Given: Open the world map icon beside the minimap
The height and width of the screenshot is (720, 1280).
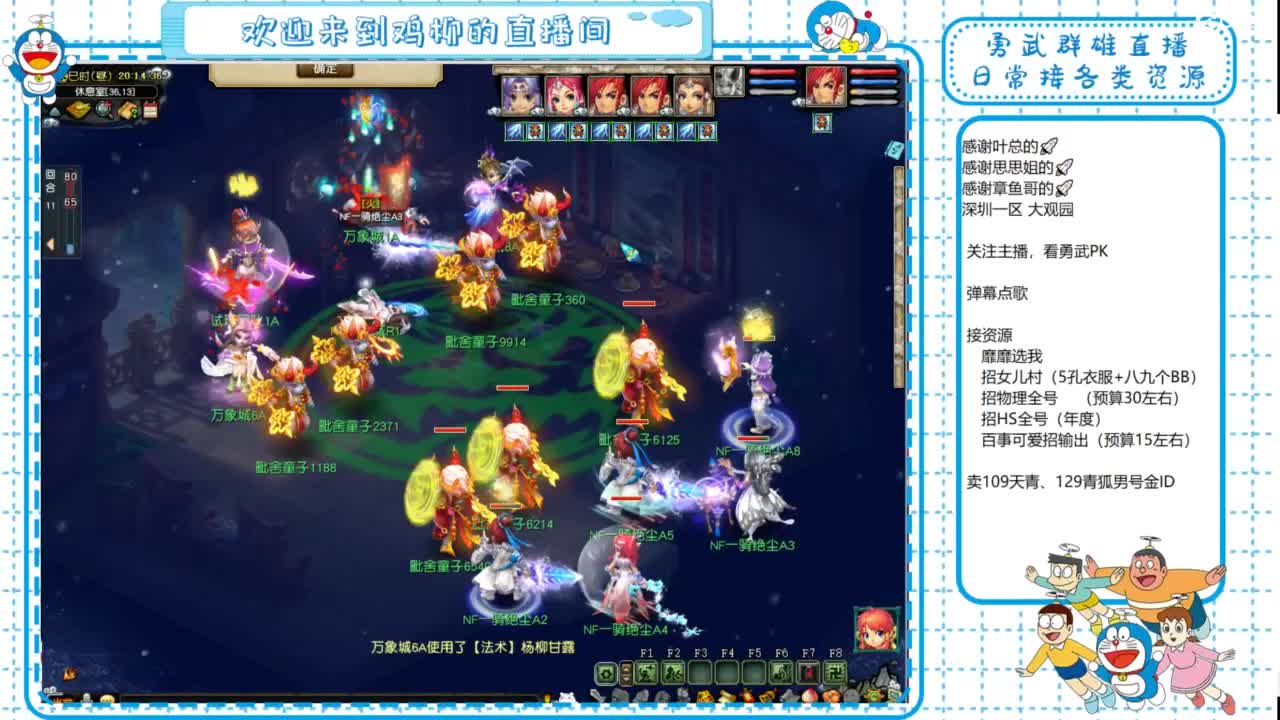Looking at the screenshot, I should [x=78, y=110].
